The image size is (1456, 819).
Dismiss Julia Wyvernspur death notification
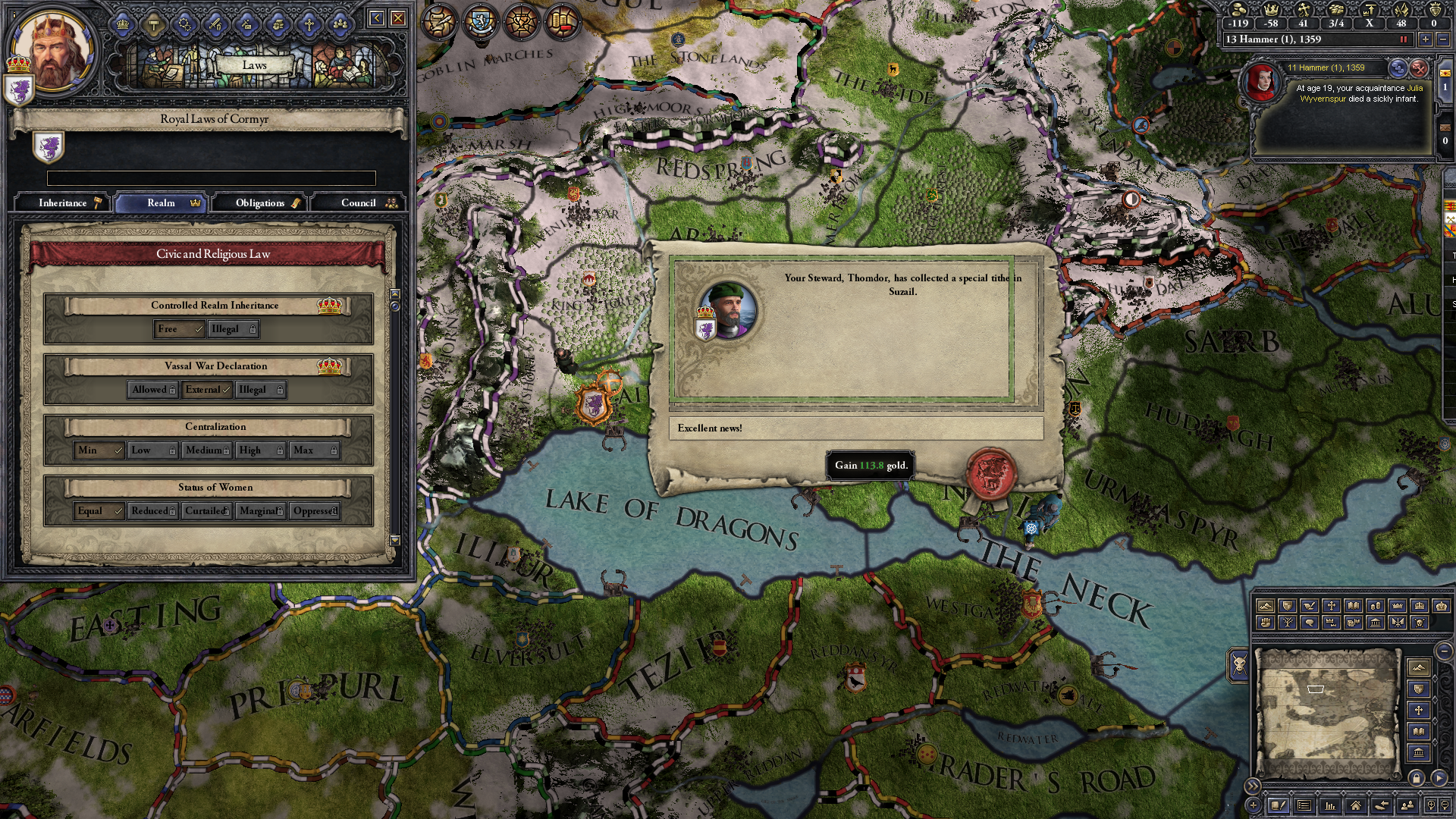[x=1419, y=68]
